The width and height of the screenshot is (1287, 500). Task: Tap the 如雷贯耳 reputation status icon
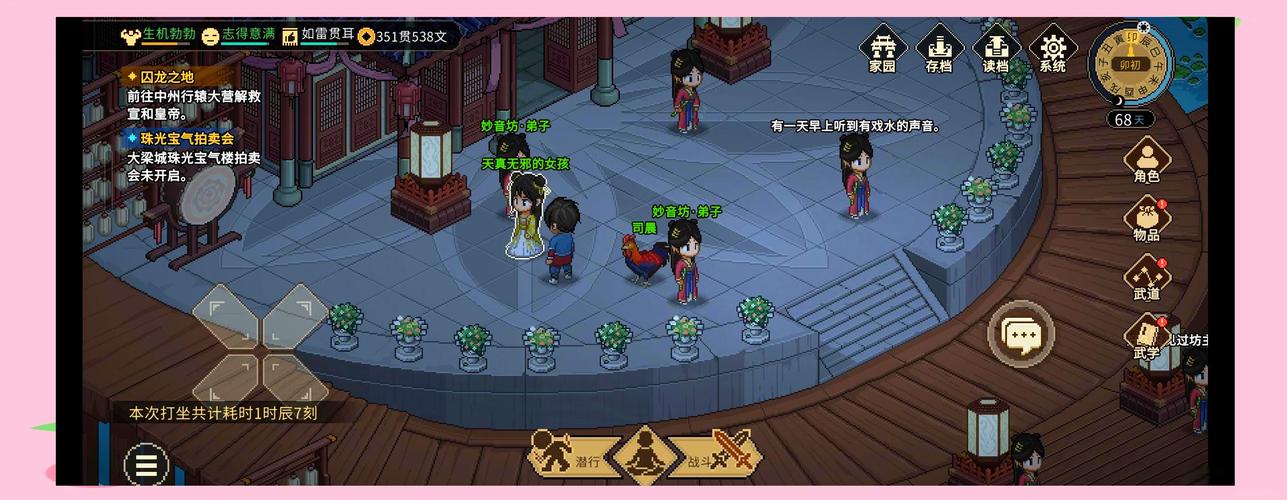click(290, 37)
